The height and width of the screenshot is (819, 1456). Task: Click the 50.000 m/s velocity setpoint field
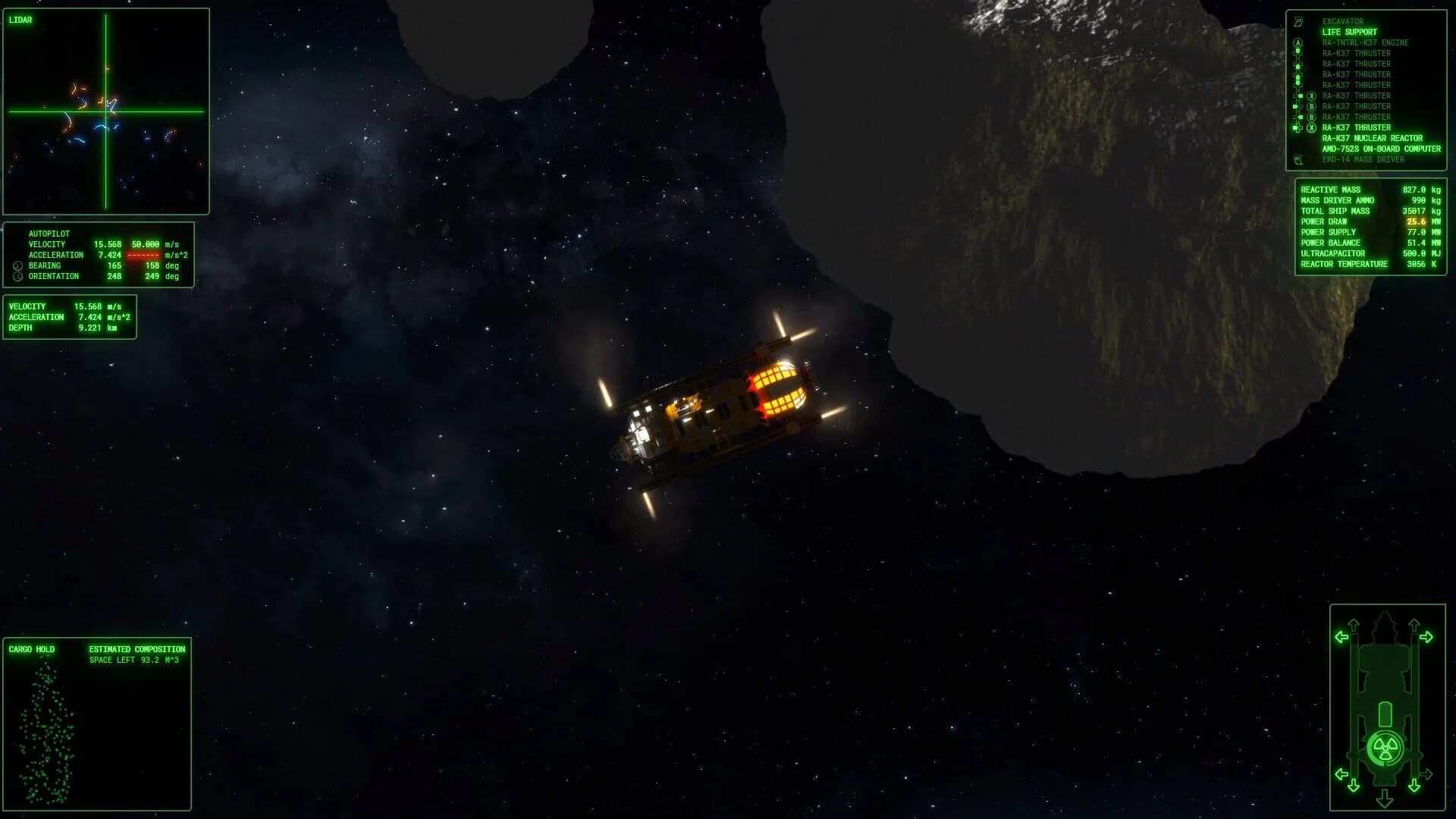pos(145,243)
